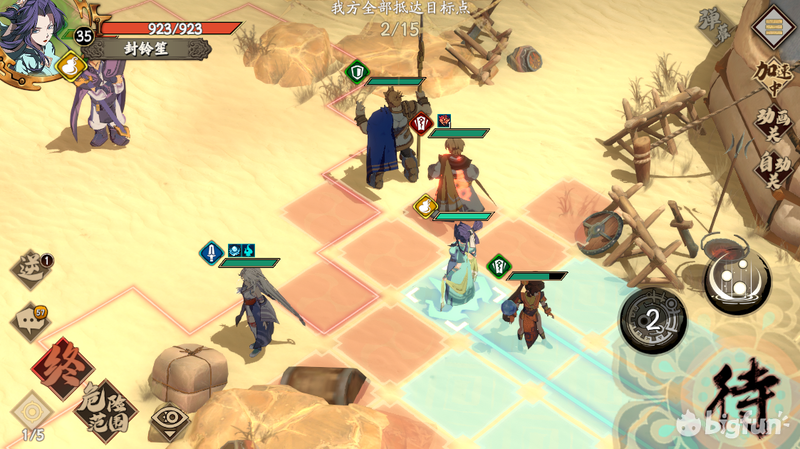Activate the skill showing cooldown number 2
The image size is (800, 449).
[x=651, y=320]
